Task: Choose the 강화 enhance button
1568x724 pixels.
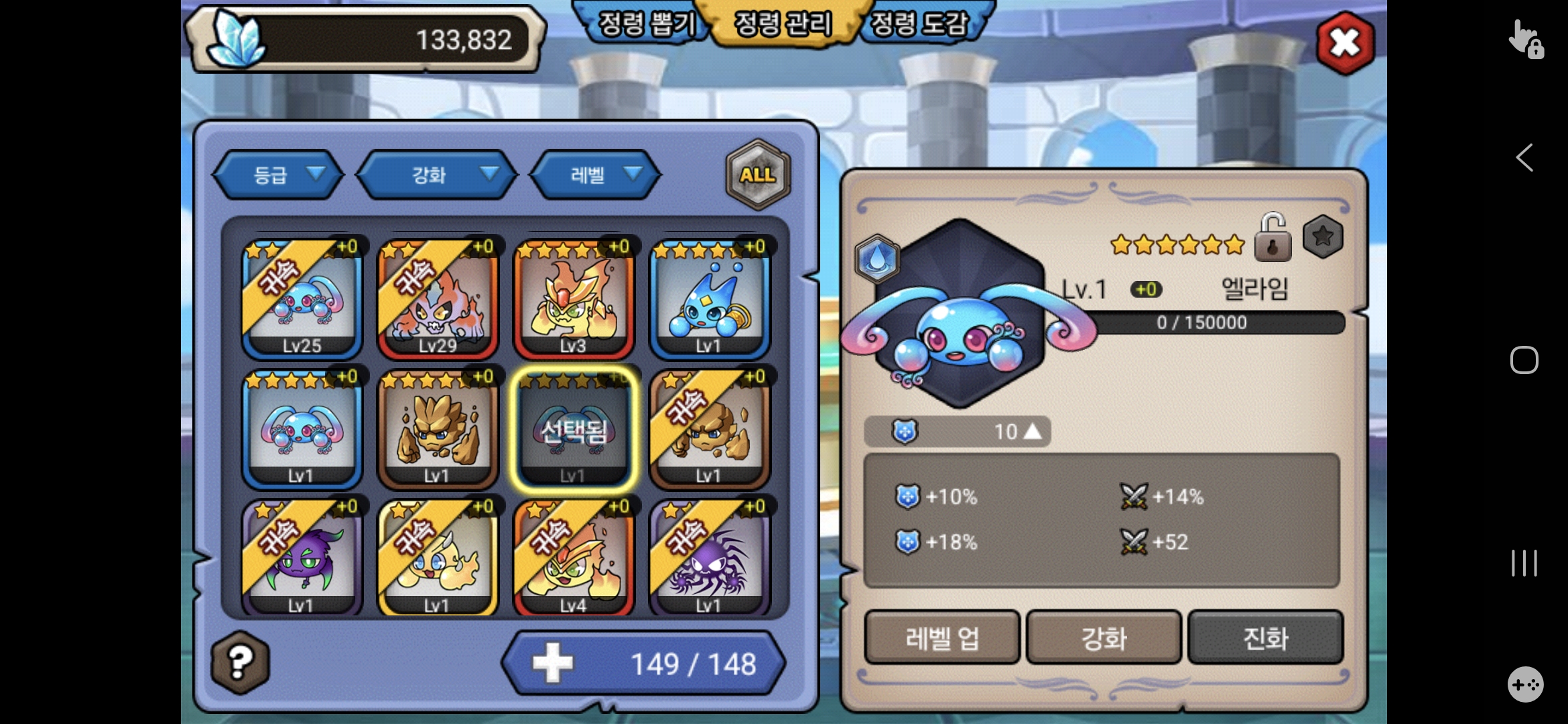Action: [1104, 638]
